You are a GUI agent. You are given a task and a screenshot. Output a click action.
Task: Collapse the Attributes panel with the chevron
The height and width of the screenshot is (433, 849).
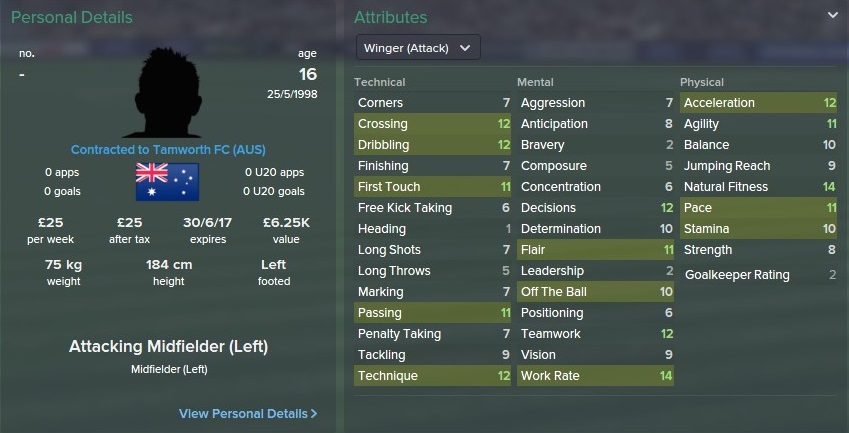pos(832,16)
